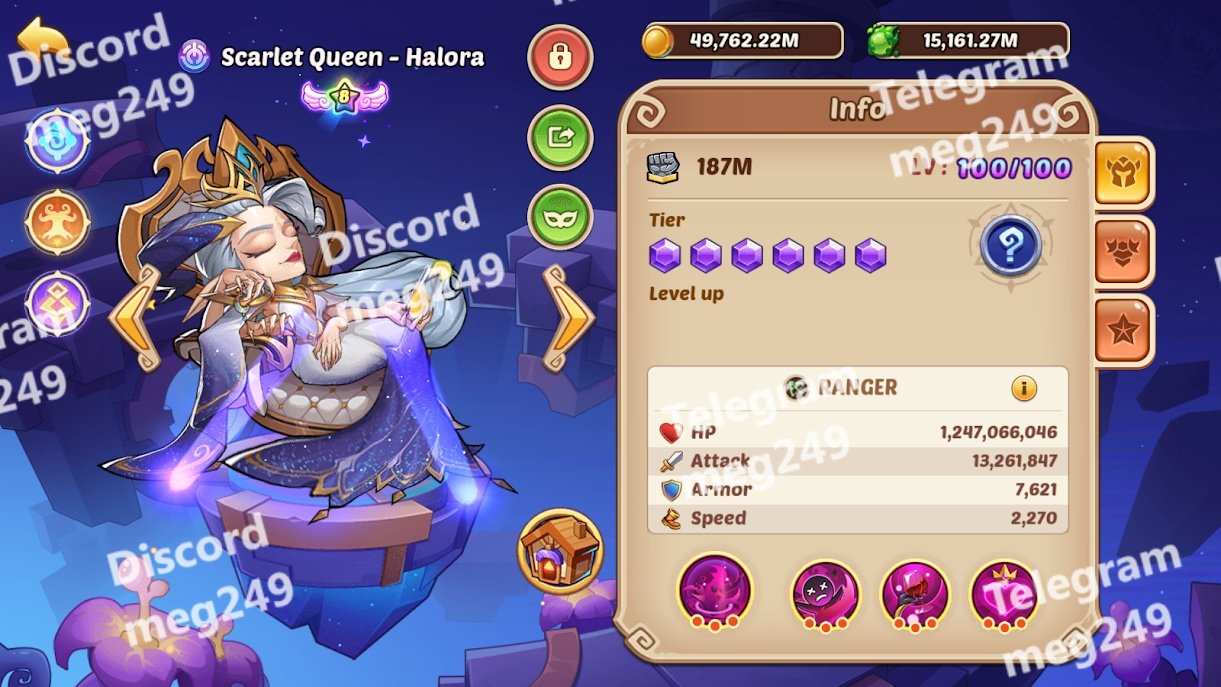Go back using the yellow arrow
This screenshot has height=687, width=1221.
point(43,40)
